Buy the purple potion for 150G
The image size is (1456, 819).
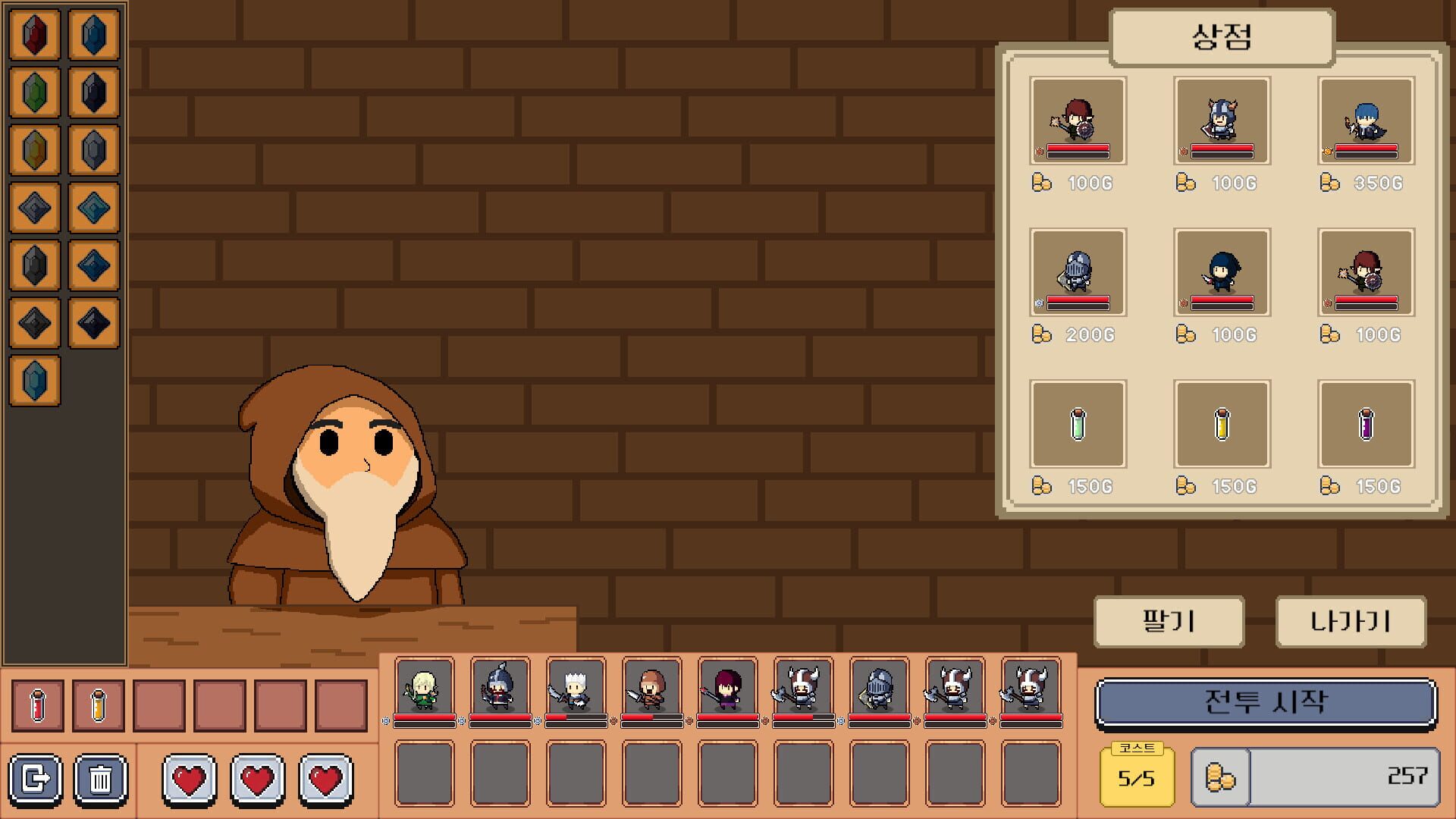1367,423
